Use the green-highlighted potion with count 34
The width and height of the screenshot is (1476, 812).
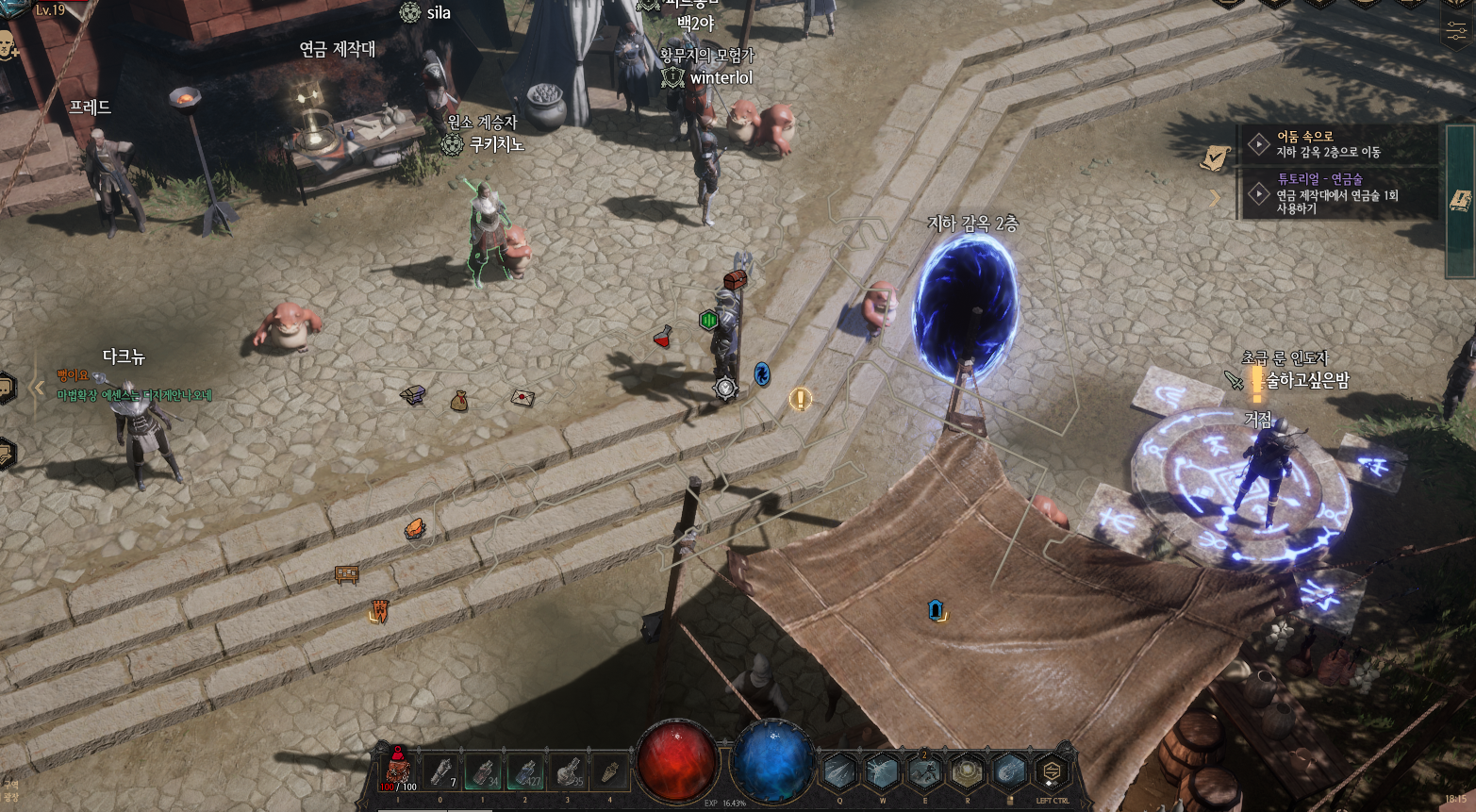(484, 771)
